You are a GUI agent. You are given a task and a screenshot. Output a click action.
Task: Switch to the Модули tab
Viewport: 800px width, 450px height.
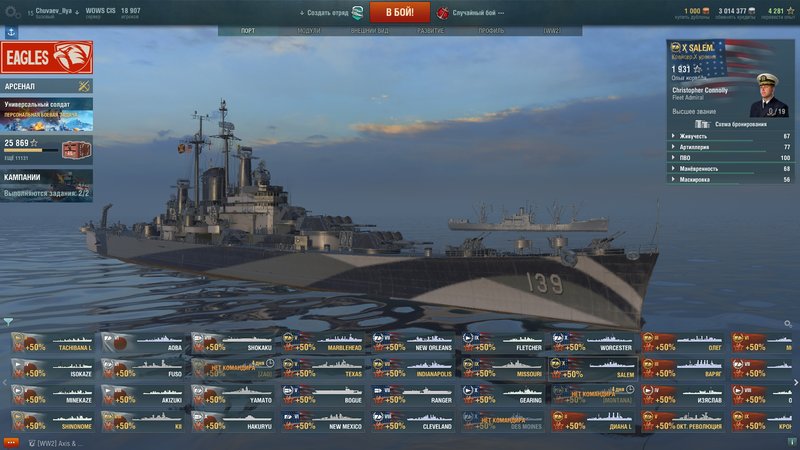click(x=309, y=31)
